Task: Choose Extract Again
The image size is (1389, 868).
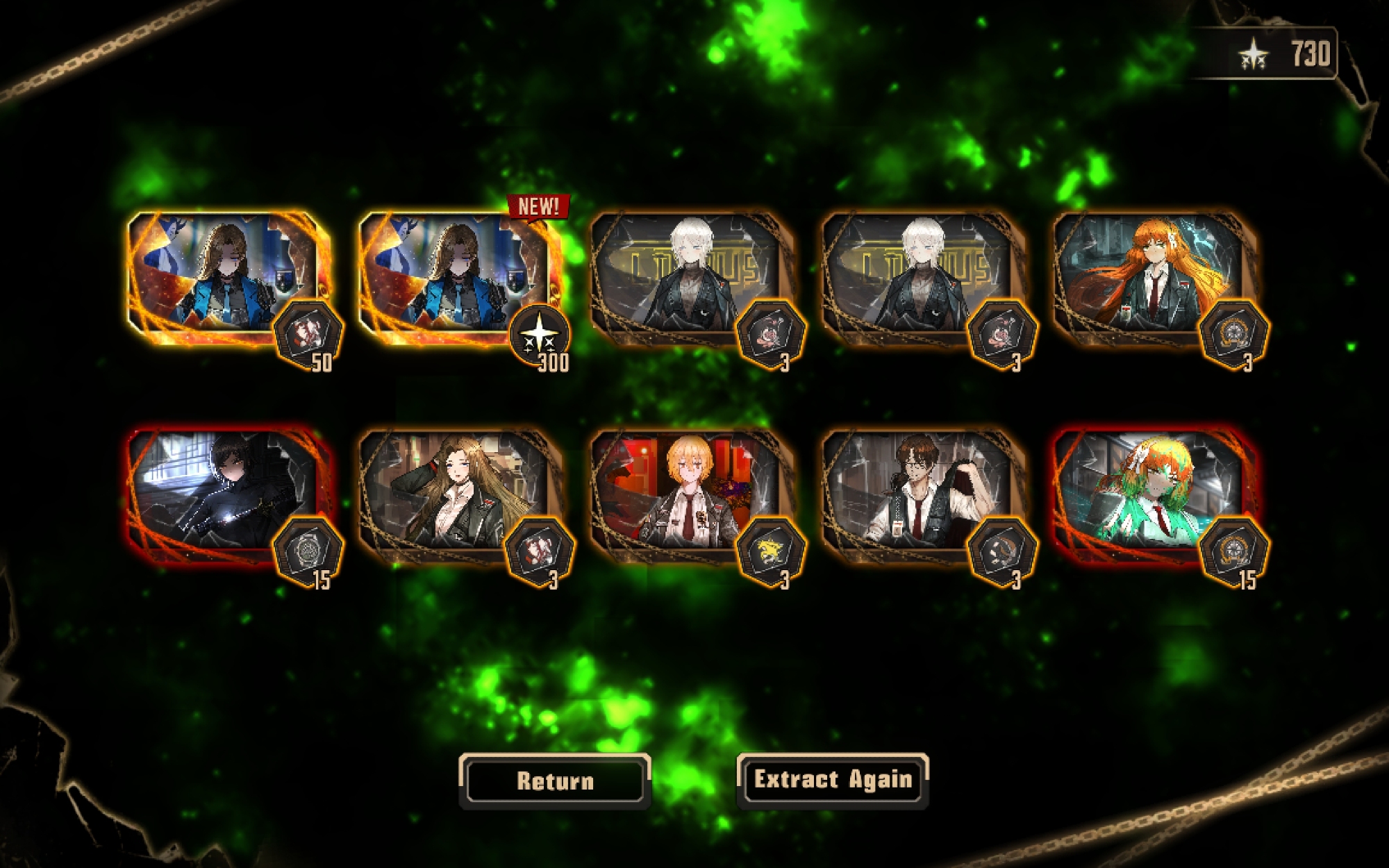Action: point(833,780)
